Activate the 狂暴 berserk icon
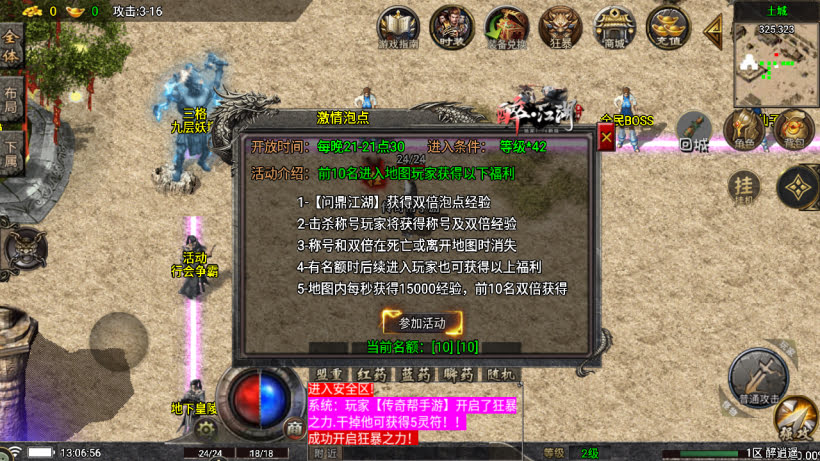 (560, 28)
